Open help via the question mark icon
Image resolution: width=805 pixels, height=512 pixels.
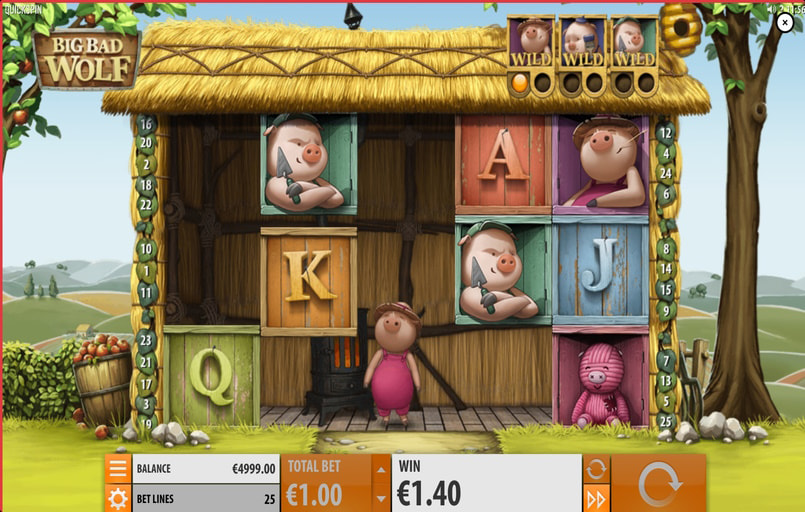781,8
